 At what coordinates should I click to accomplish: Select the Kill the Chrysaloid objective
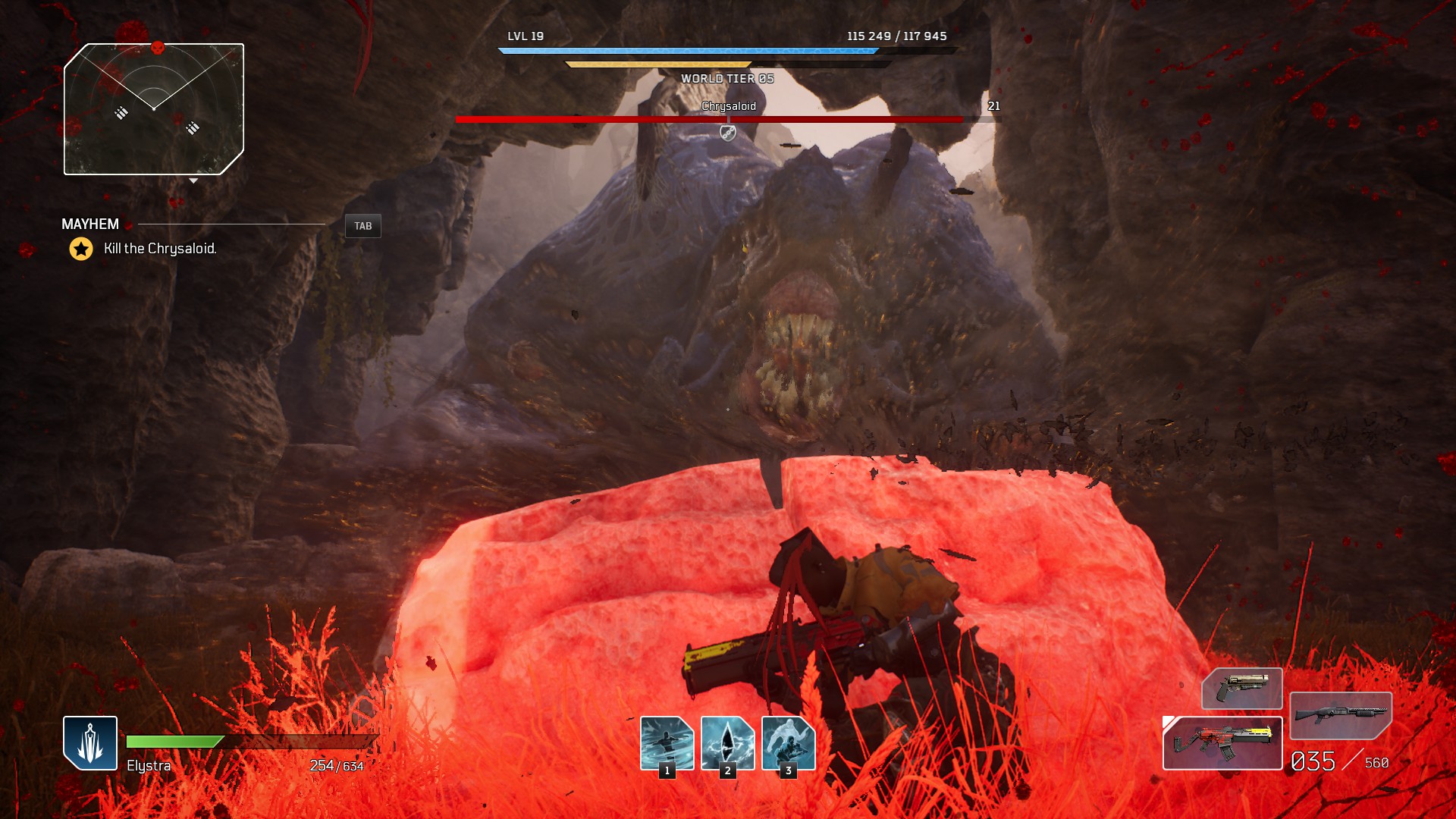coord(160,249)
